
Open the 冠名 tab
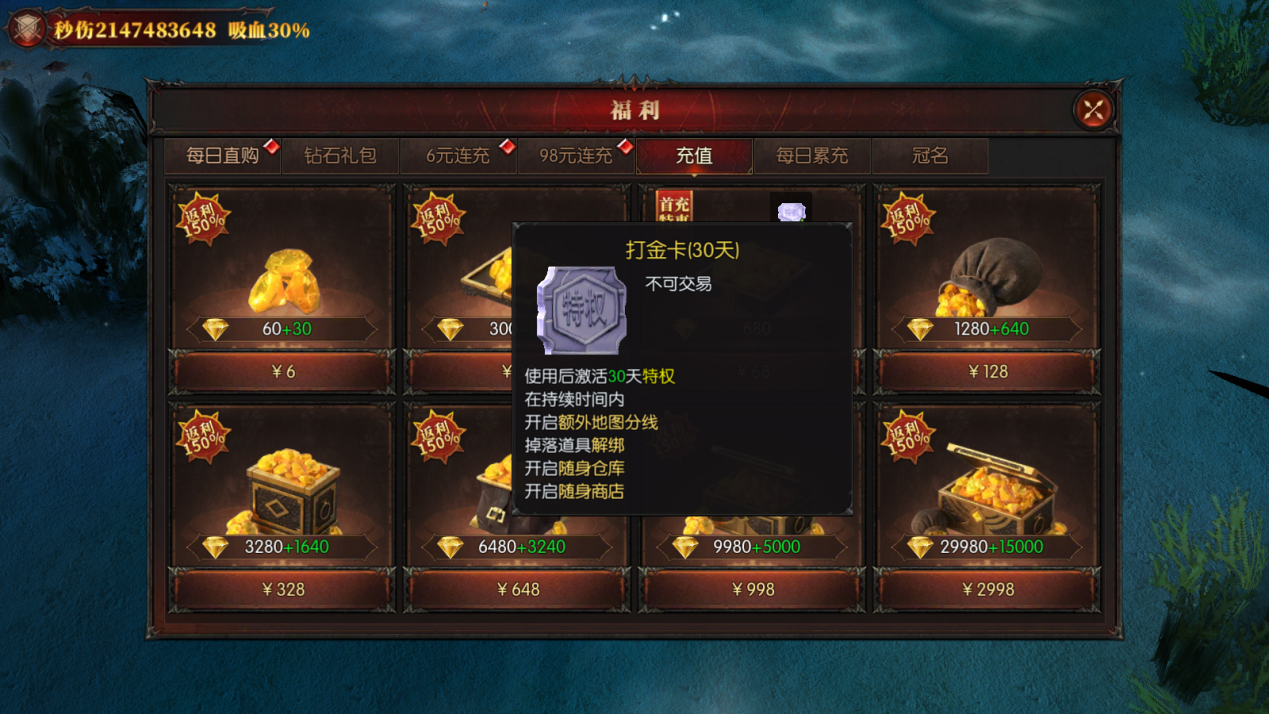click(x=930, y=156)
